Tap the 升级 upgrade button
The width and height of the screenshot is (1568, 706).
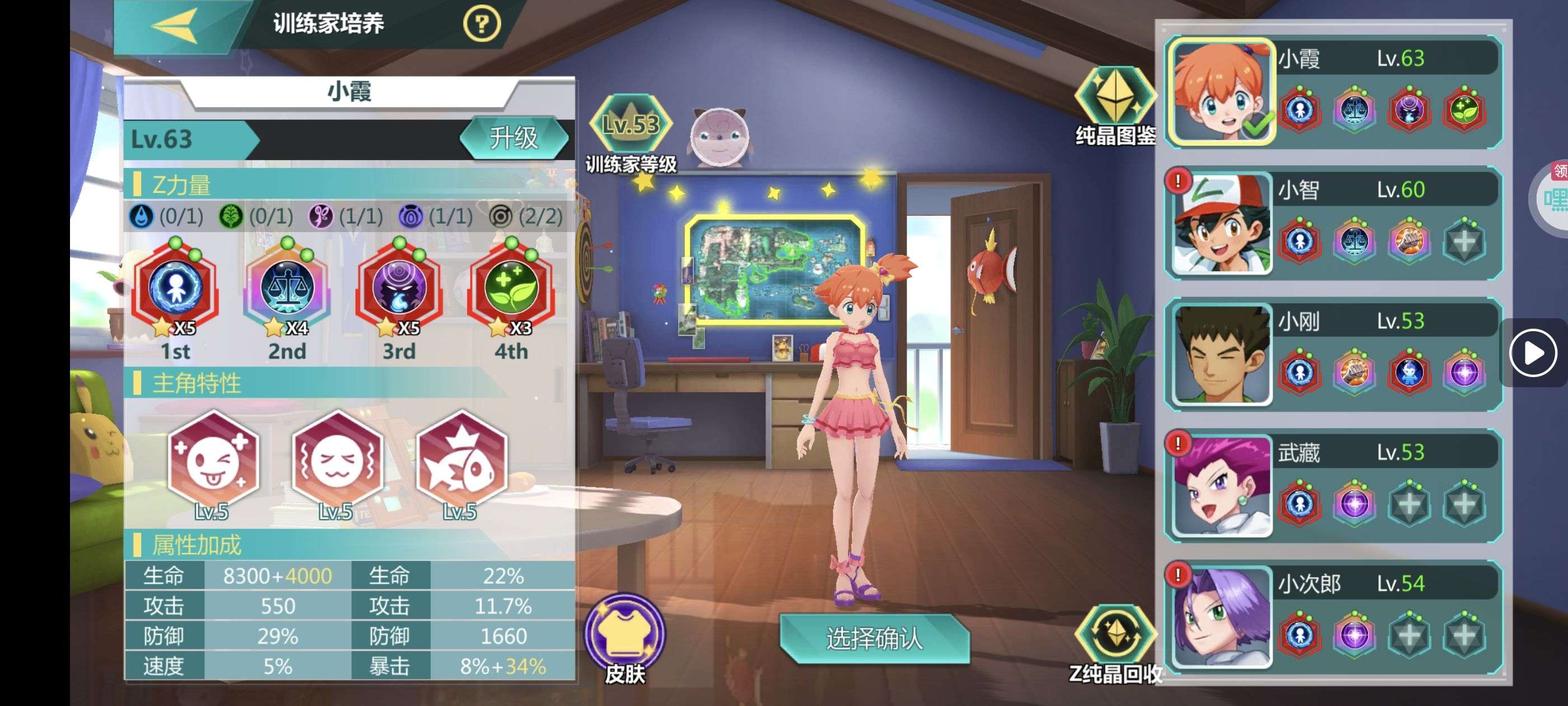(514, 138)
